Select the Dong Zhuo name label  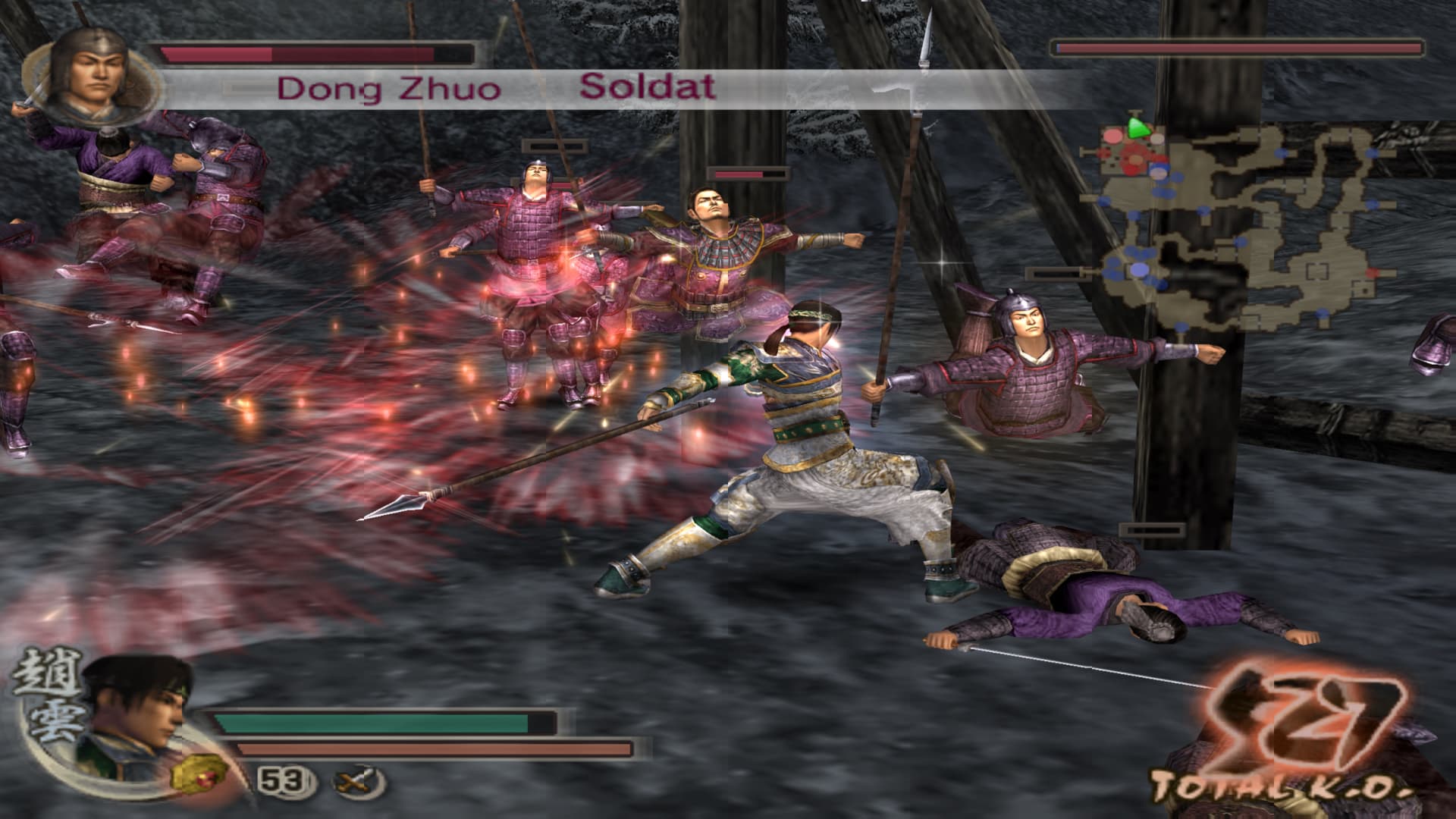point(388,87)
